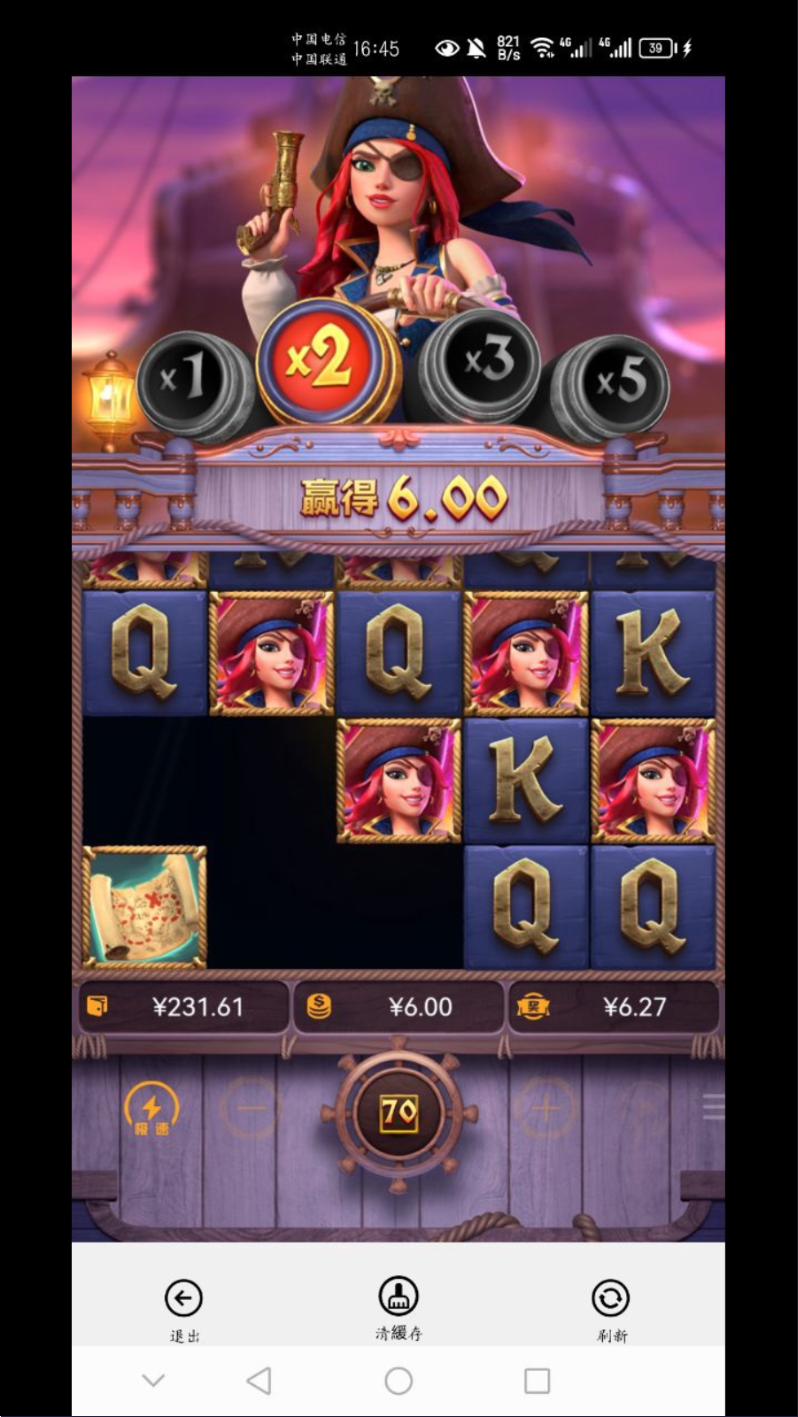Open the three-line hamburger menu

713,1106
